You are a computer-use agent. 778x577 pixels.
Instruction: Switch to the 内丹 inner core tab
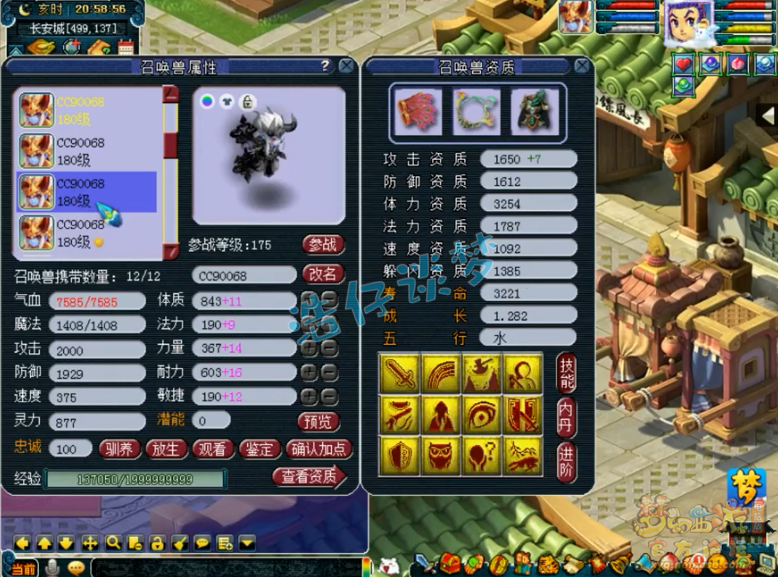(567, 415)
